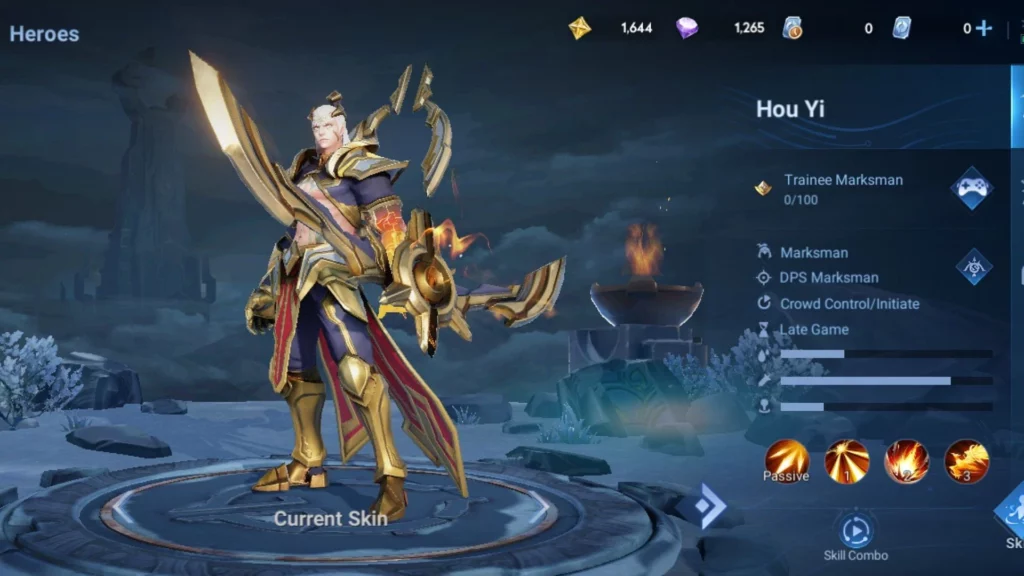Screen dimensions: 1024x576
Task: Open the Skill Combo video
Action: [x=855, y=531]
